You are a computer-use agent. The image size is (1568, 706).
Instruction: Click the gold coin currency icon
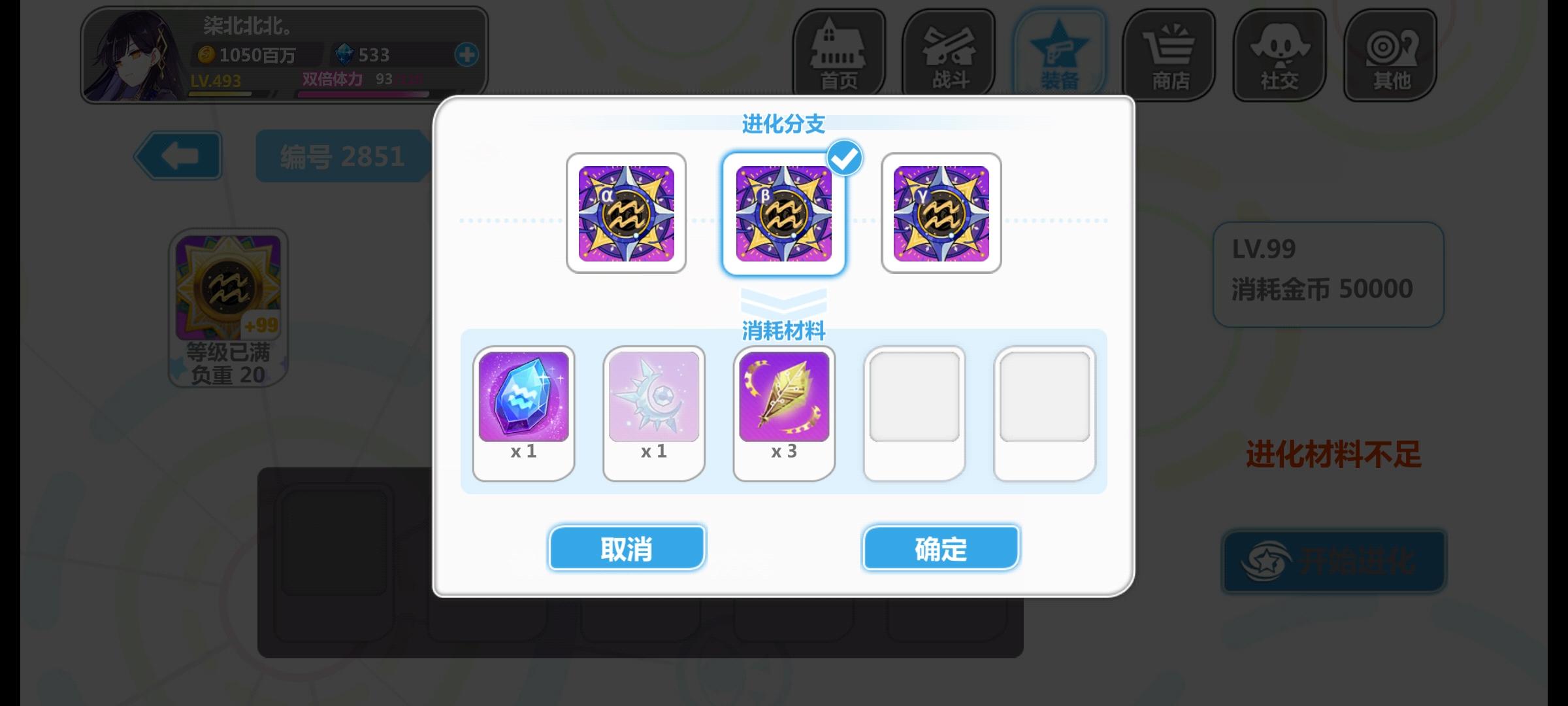click(206, 55)
